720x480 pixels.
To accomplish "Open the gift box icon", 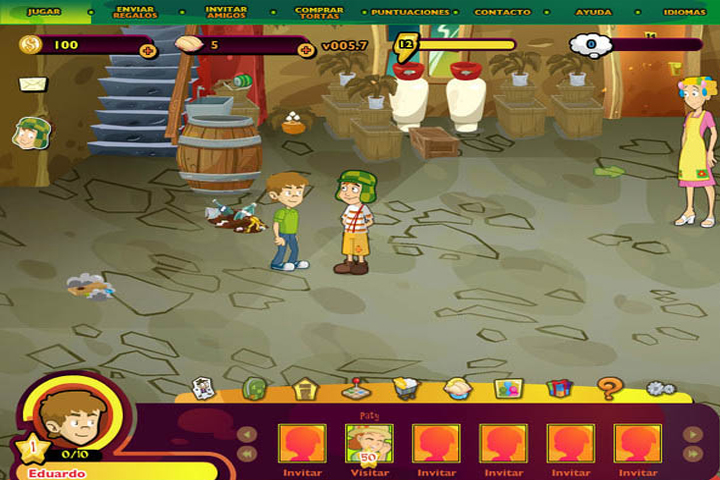I will click(x=559, y=388).
